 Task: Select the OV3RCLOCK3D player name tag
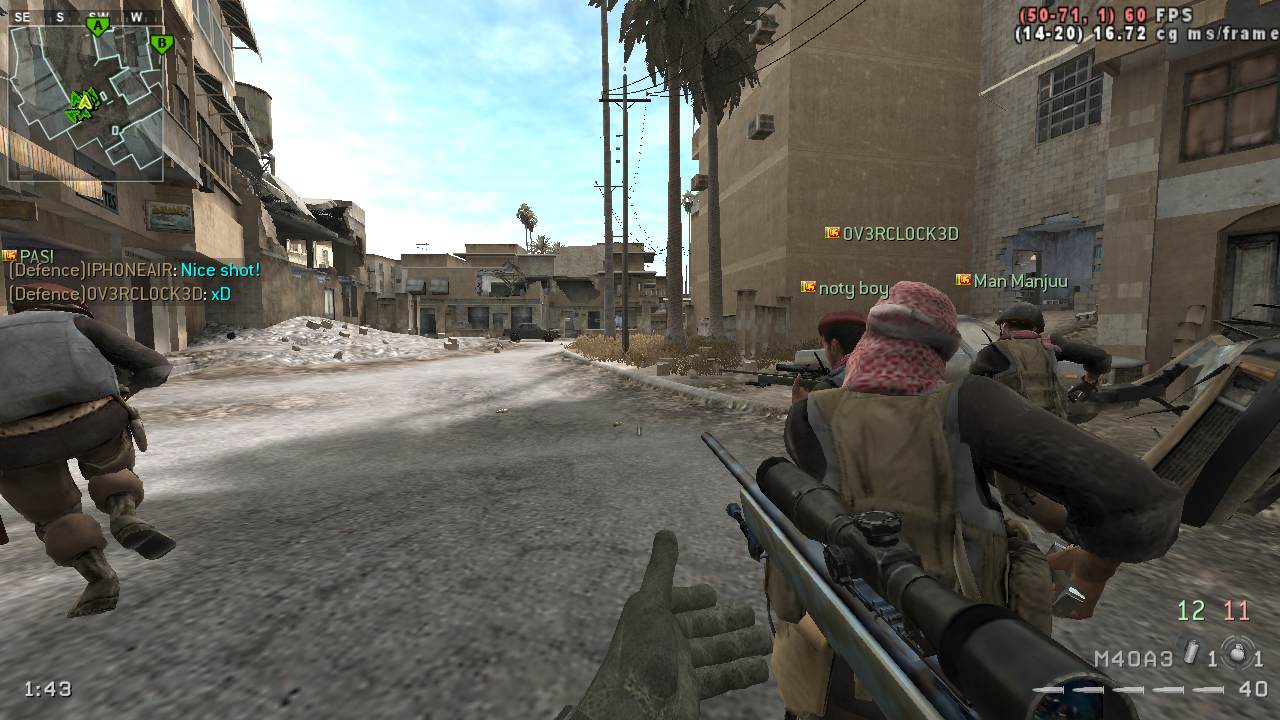(x=900, y=234)
